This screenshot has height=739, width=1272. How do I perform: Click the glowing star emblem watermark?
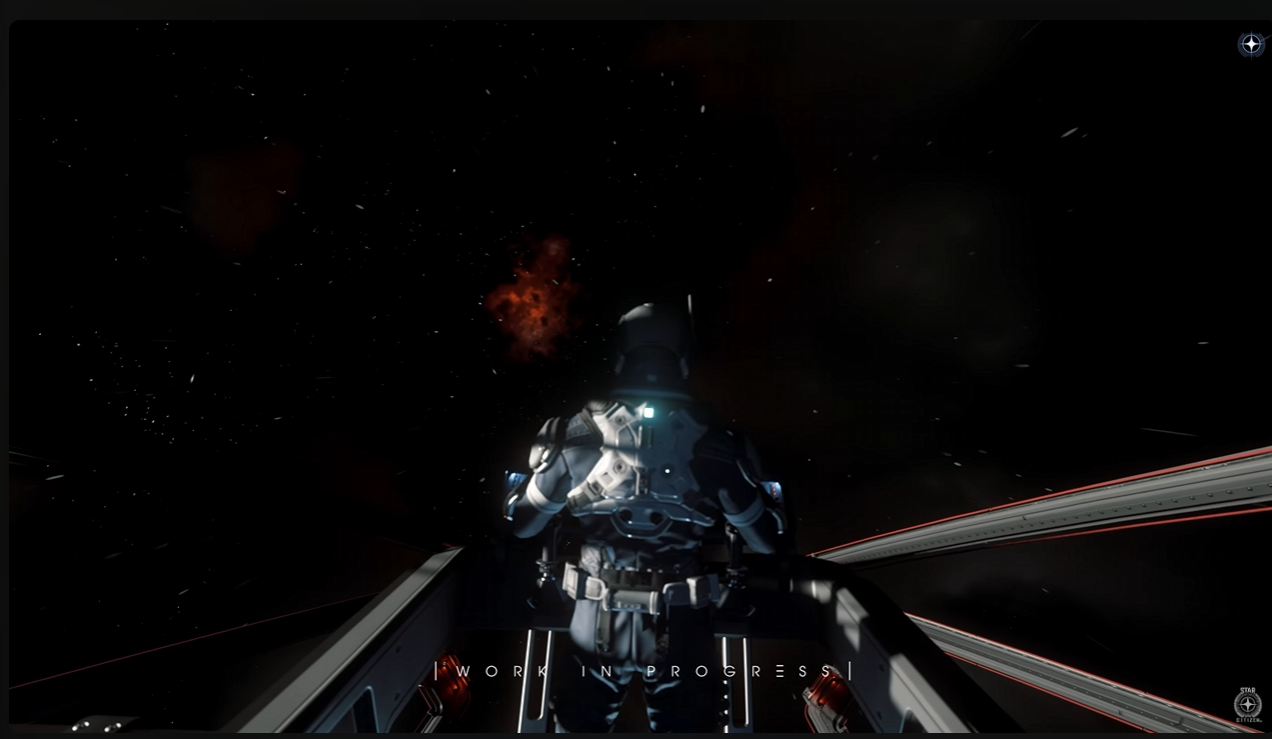[x=1251, y=44]
